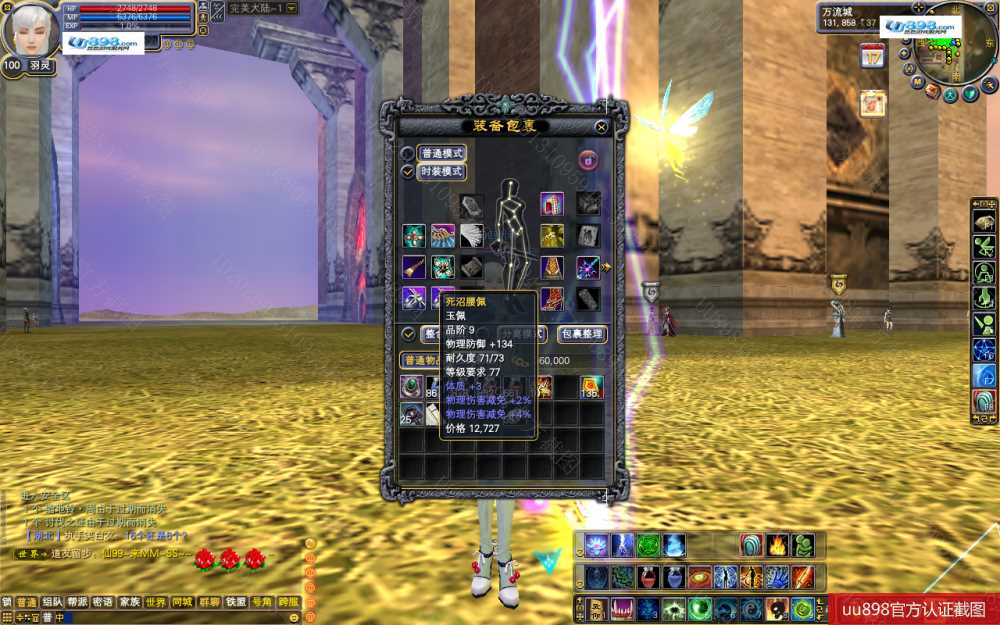Open the scroll icon below the calendar
Screen dimensions: 1000x625
(873, 103)
